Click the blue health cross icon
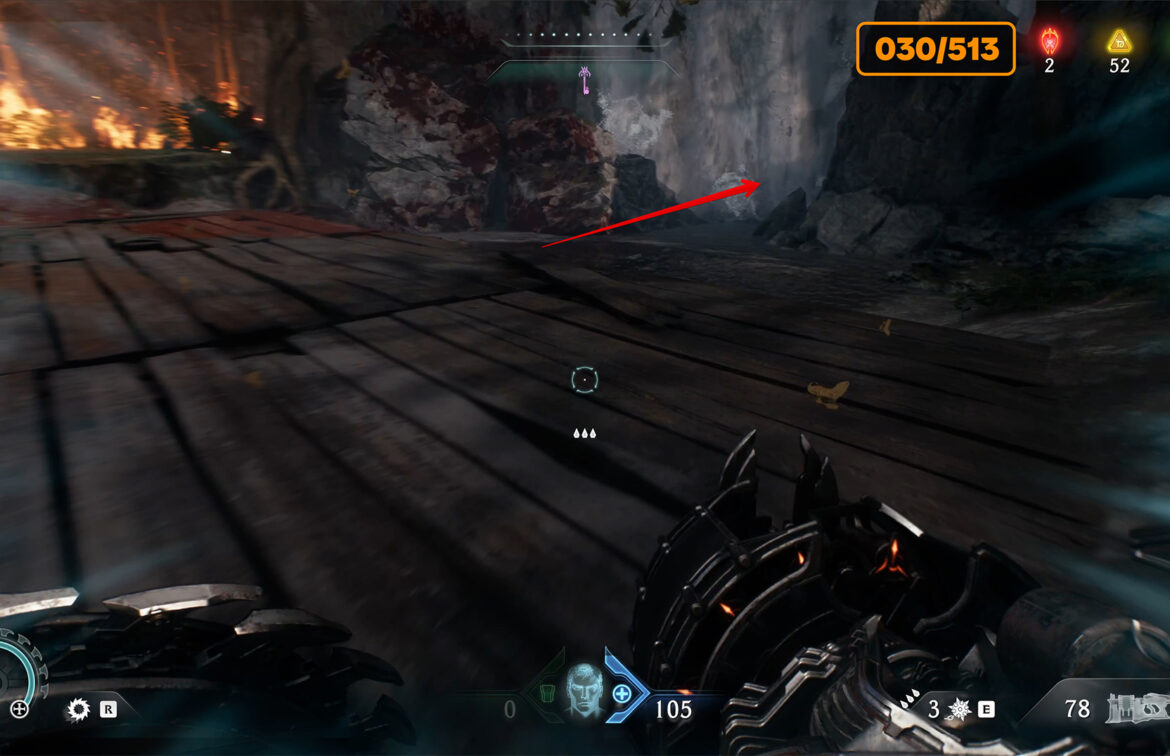Image resolution: width=1170 pixels, height=756 pixels. (x=622, y=693)
